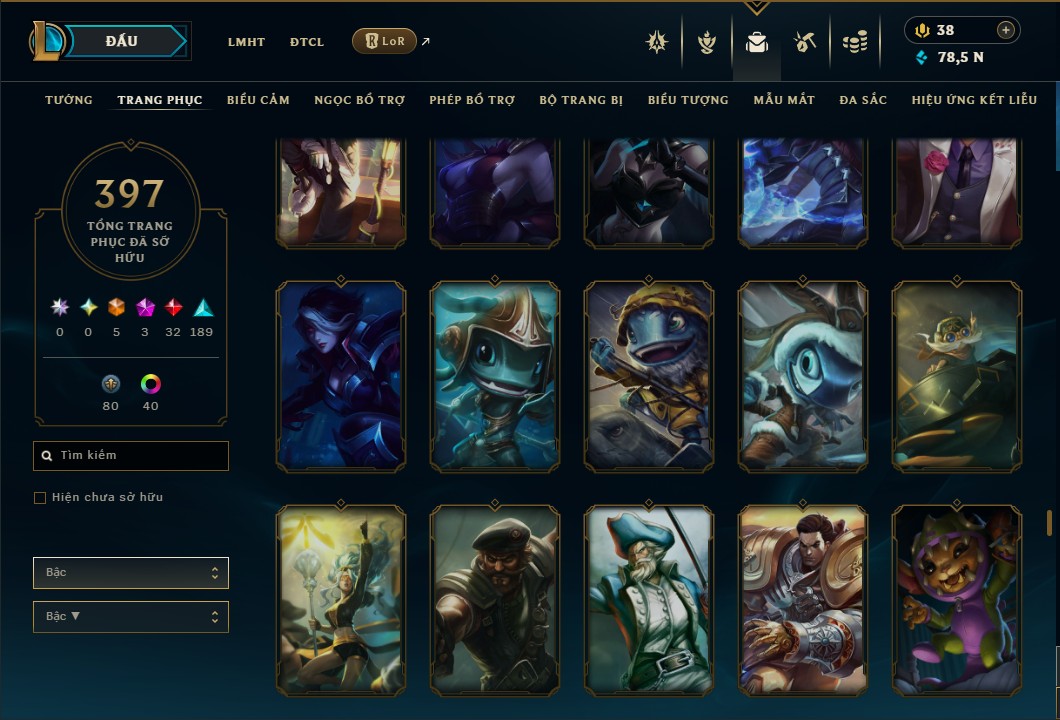The height and width of the screenshot is (720, 1060).
Task: Open the HIỆU ỨNG KẾT LIỄU tab
Action: [x=974, y=100]
